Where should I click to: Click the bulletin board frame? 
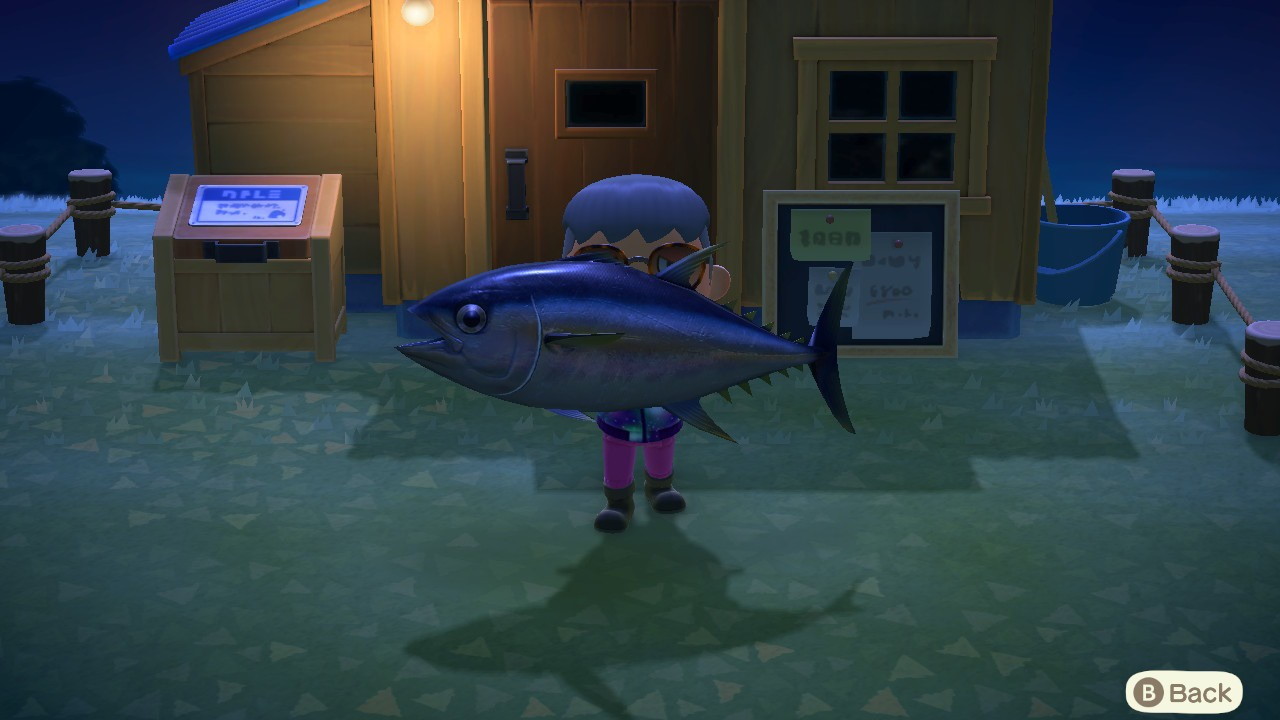(770, 270)
